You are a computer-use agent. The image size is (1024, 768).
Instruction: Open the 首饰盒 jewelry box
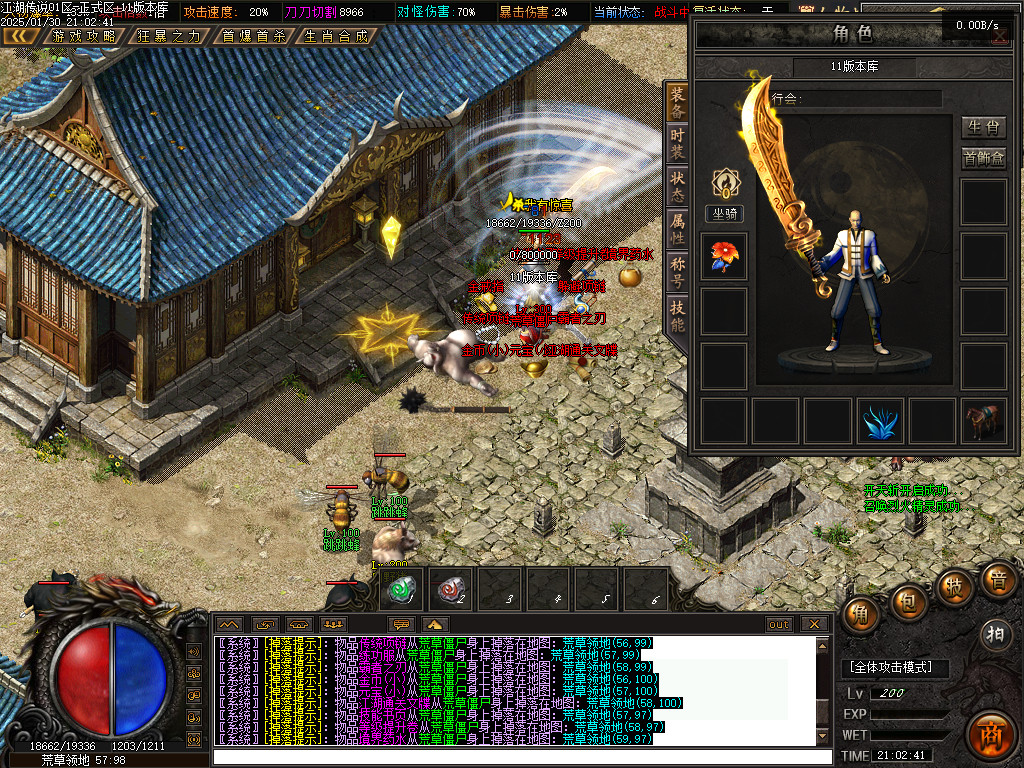tap(983, 158)
